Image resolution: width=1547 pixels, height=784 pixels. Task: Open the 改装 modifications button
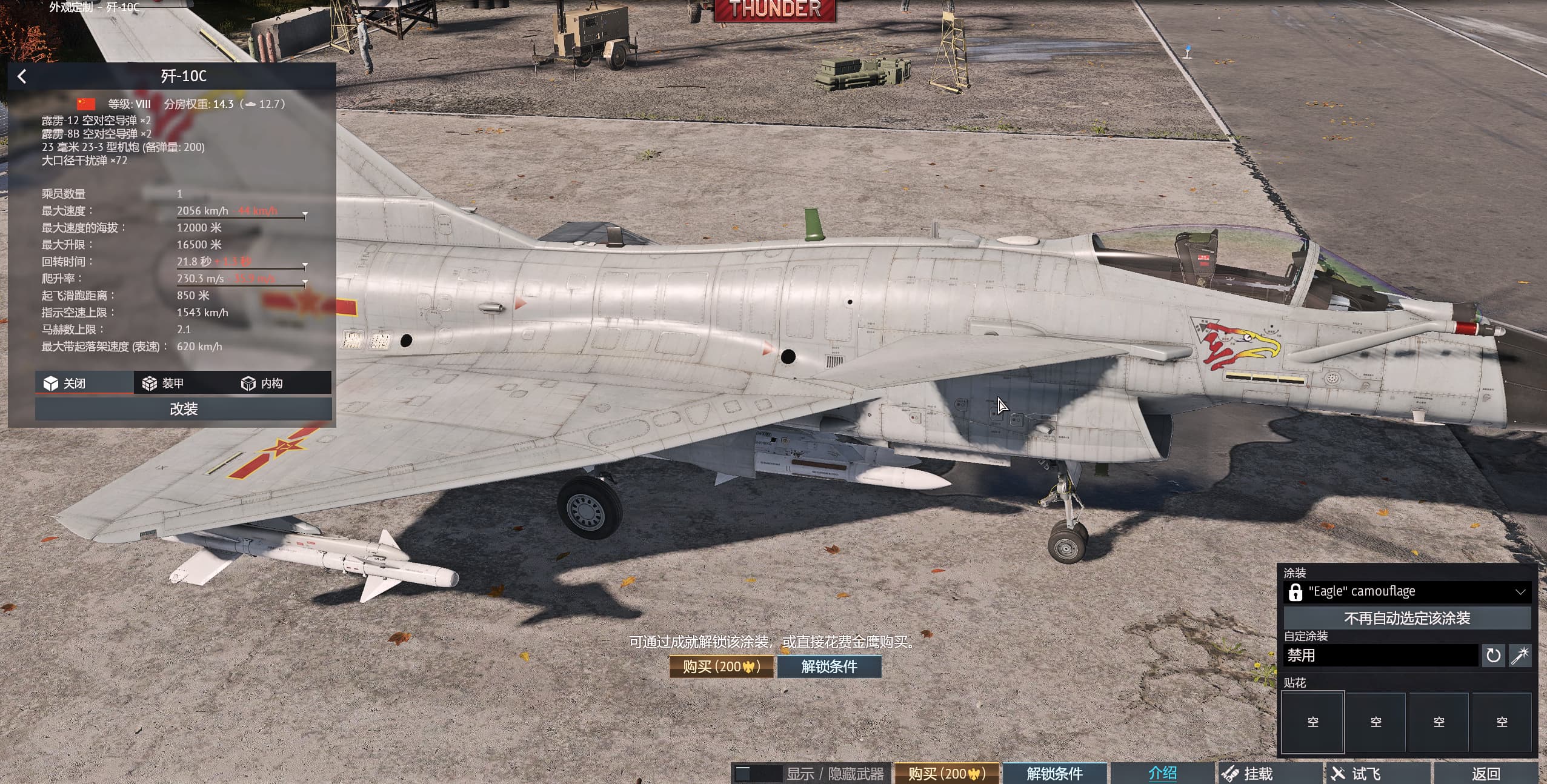click(x=183, y=409)
